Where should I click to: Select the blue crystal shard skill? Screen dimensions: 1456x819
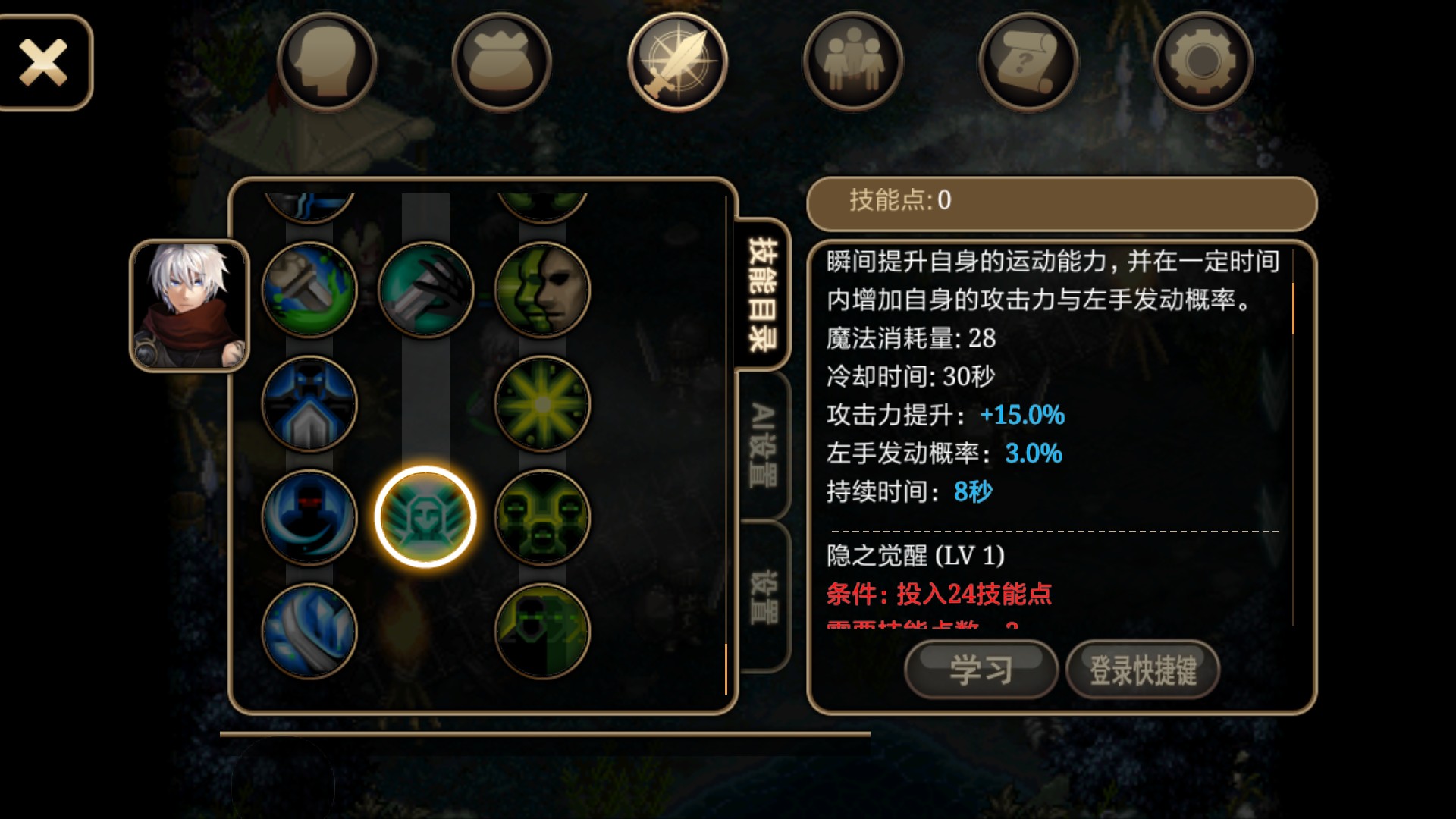click(309, 631)
